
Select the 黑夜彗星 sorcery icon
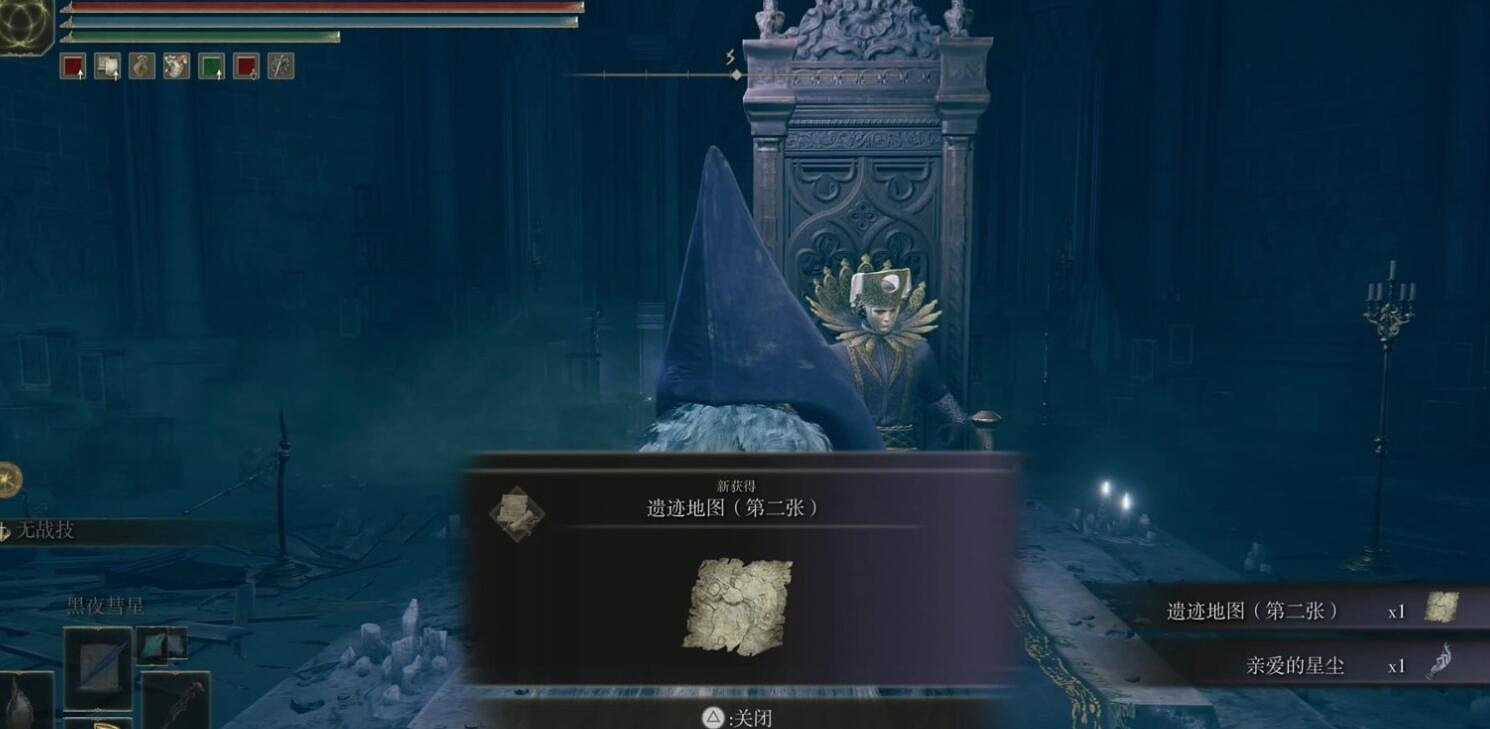pos(98,665)
